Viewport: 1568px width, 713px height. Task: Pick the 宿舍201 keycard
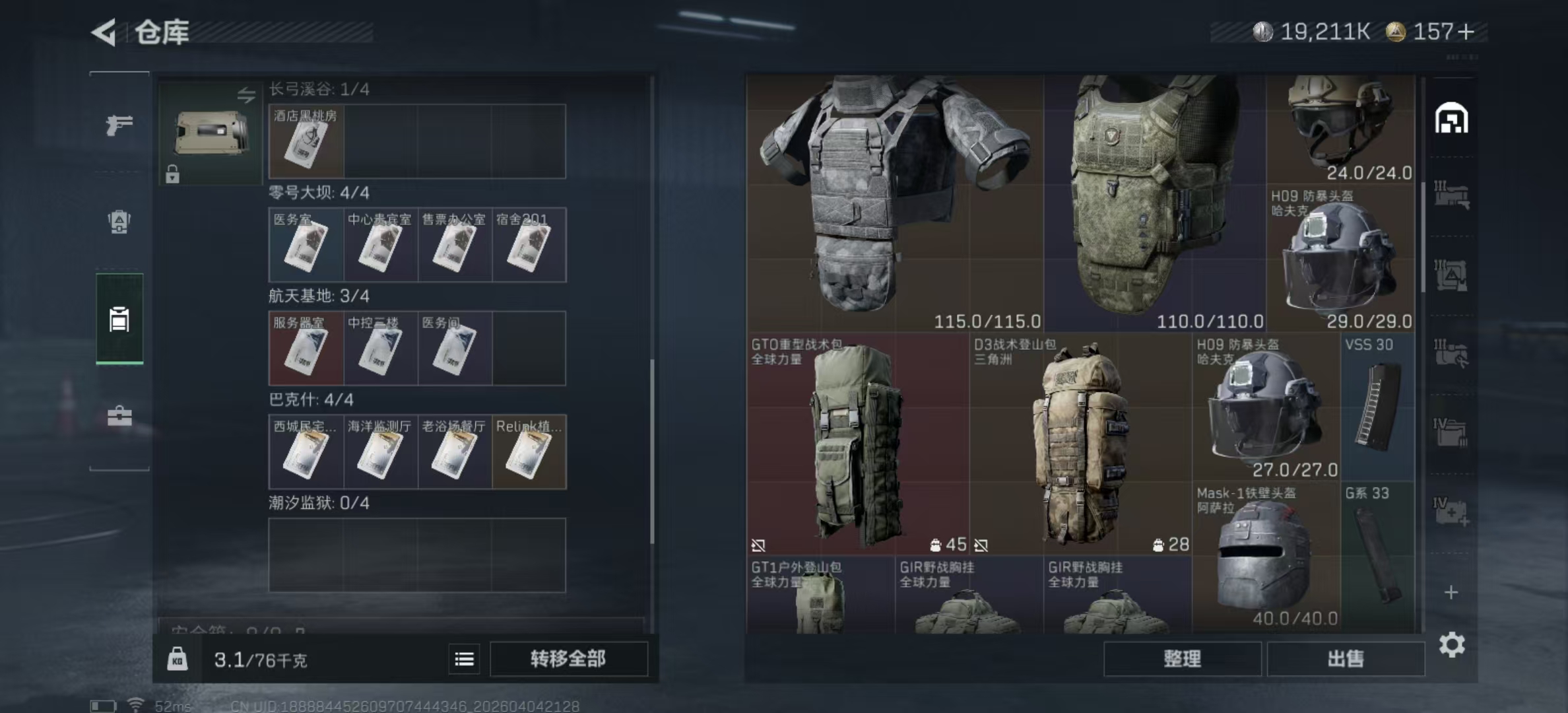pos(529,245)
